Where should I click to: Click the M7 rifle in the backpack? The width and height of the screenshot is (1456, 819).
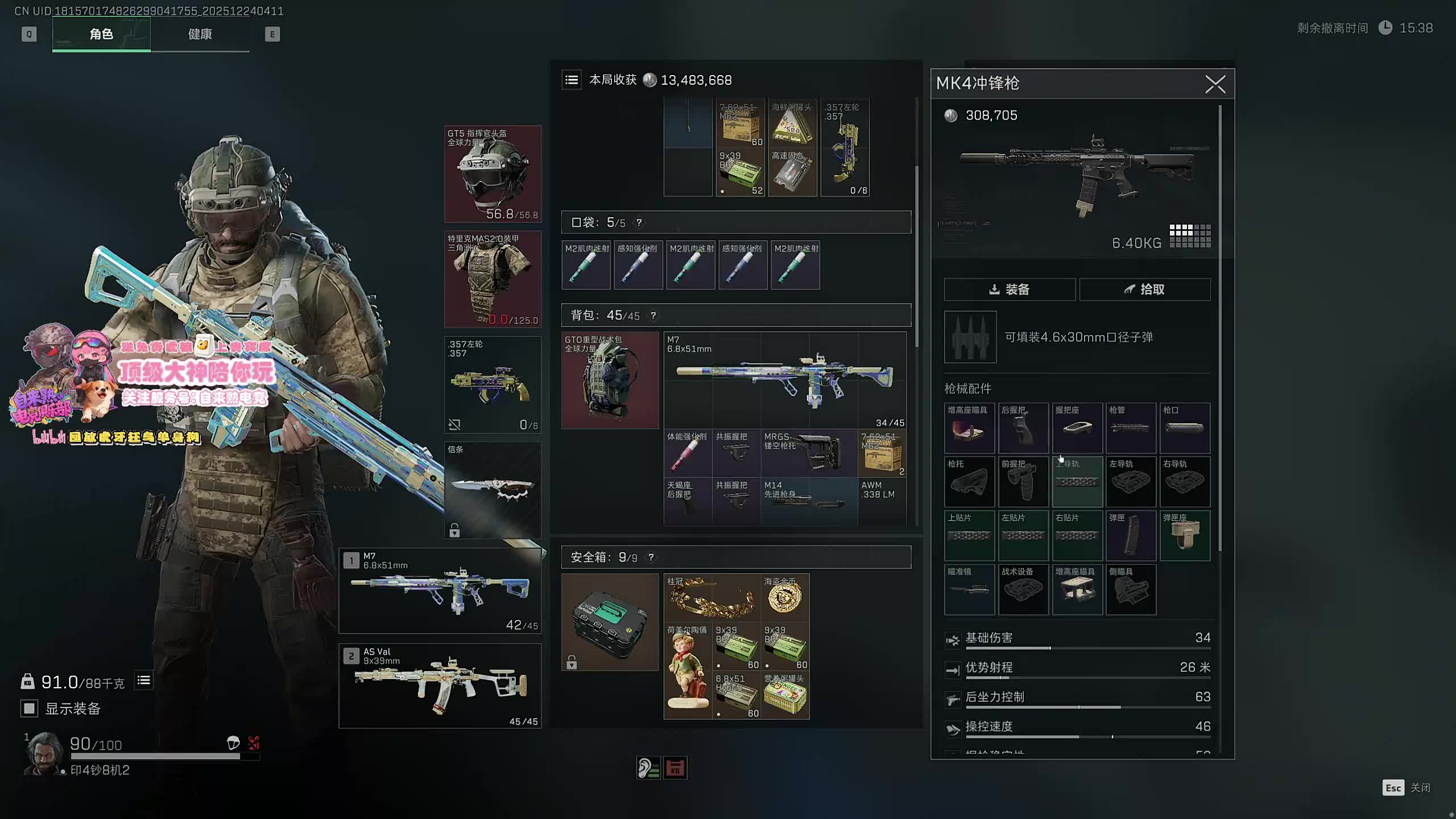[785, 380]
